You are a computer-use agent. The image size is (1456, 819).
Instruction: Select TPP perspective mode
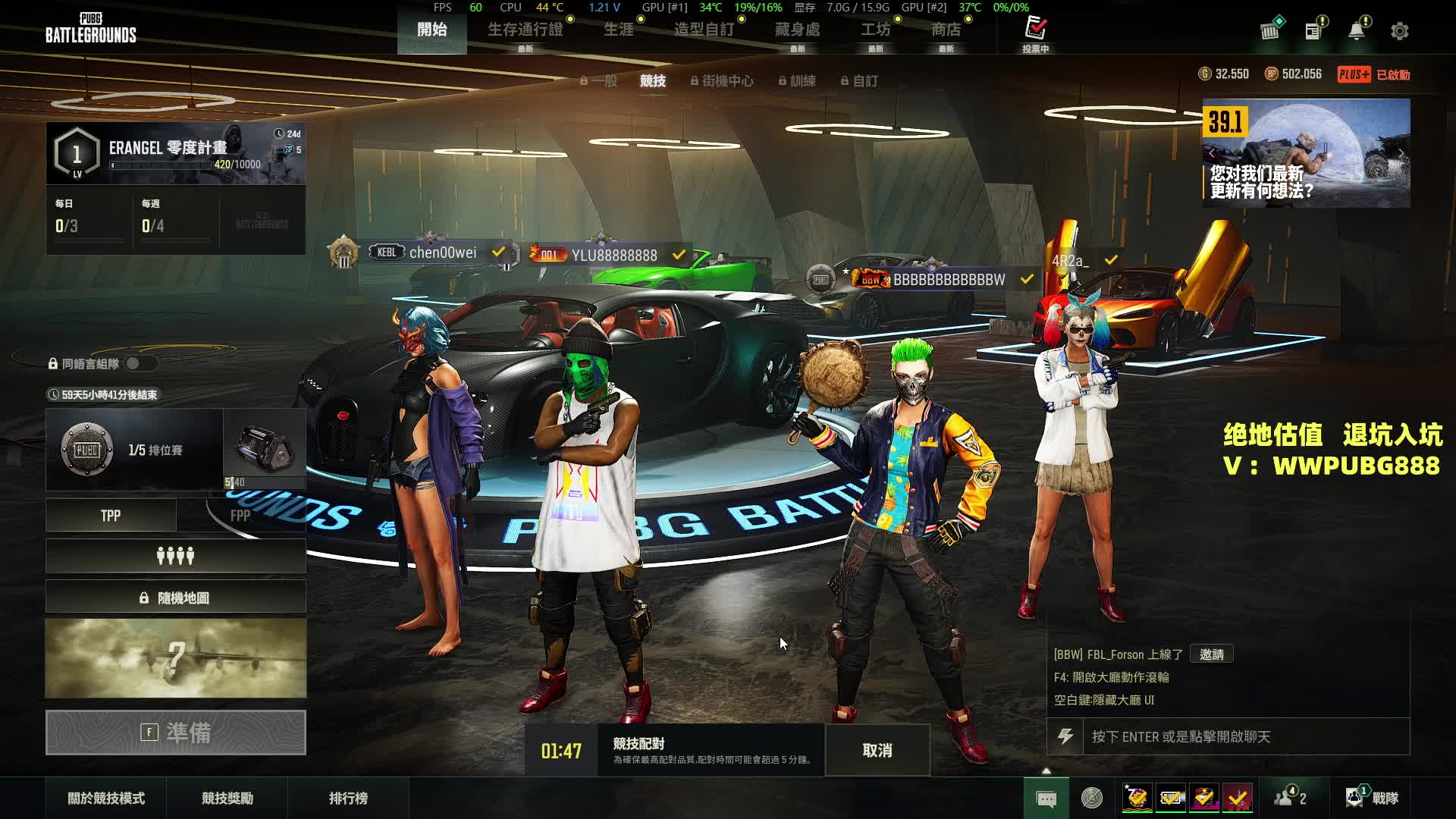[111, 516]
